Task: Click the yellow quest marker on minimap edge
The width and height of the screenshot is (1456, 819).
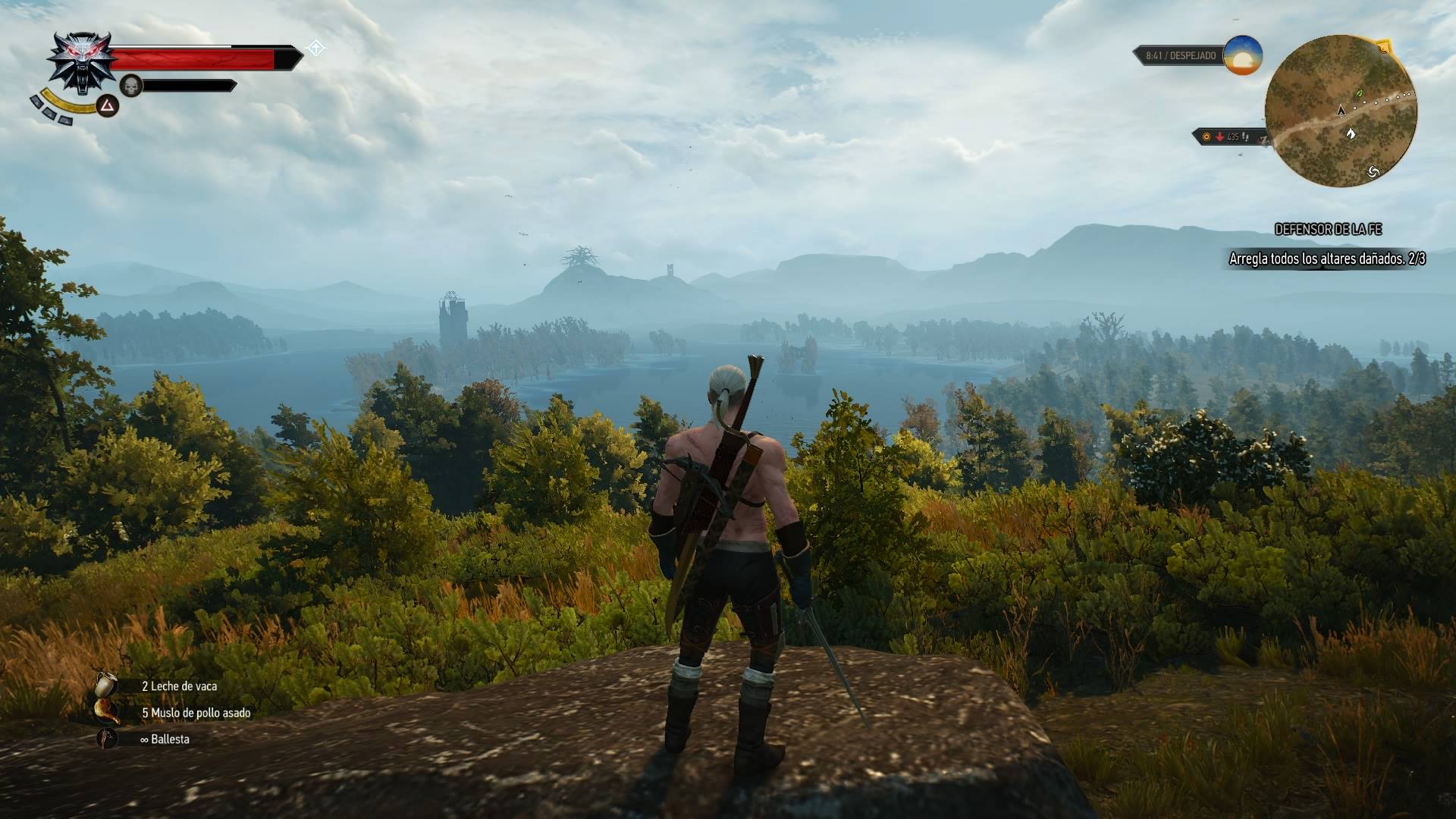Action: pyautogui.click(x=1385, y=47)
